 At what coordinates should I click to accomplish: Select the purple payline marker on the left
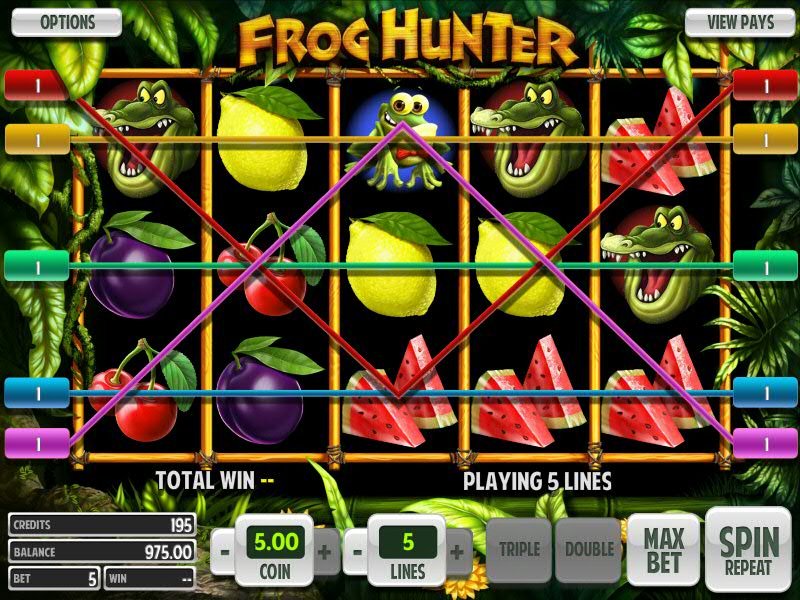(x=37, y=442)
